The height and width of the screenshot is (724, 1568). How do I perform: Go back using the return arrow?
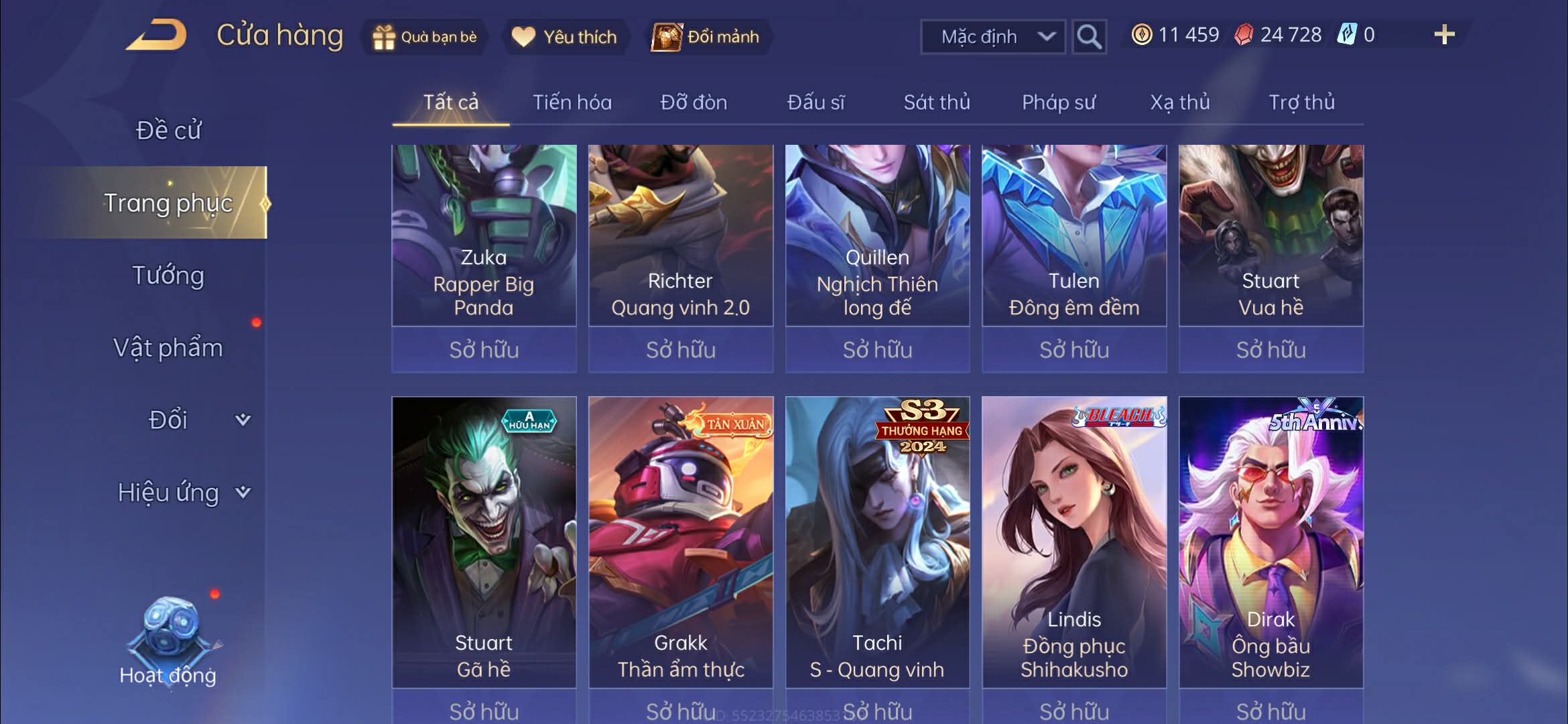pyautogui.click(x=156, y=36)
